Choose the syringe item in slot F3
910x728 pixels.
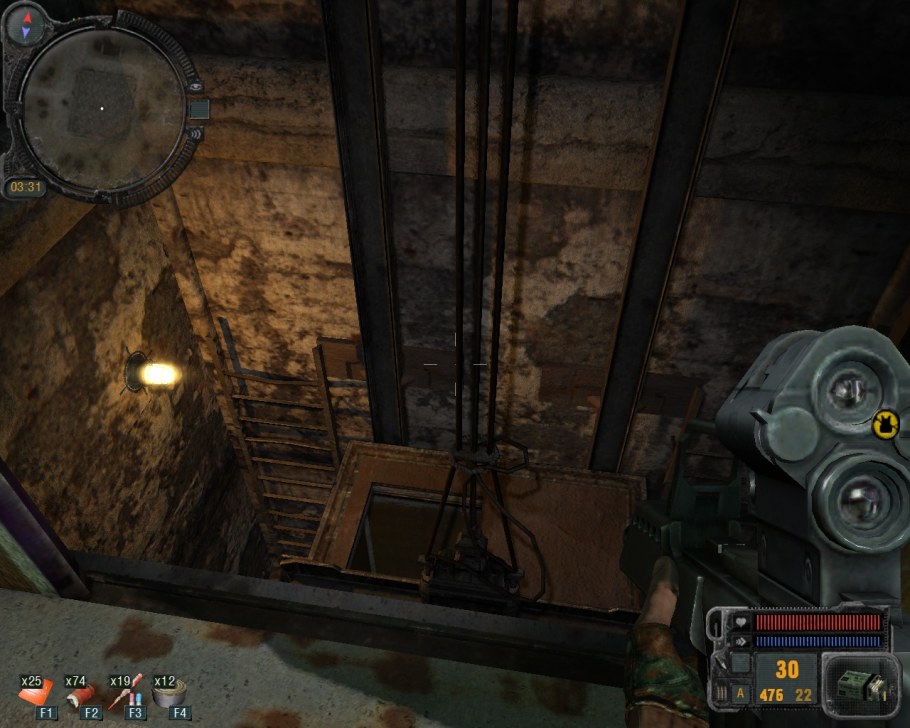(128, 692)
